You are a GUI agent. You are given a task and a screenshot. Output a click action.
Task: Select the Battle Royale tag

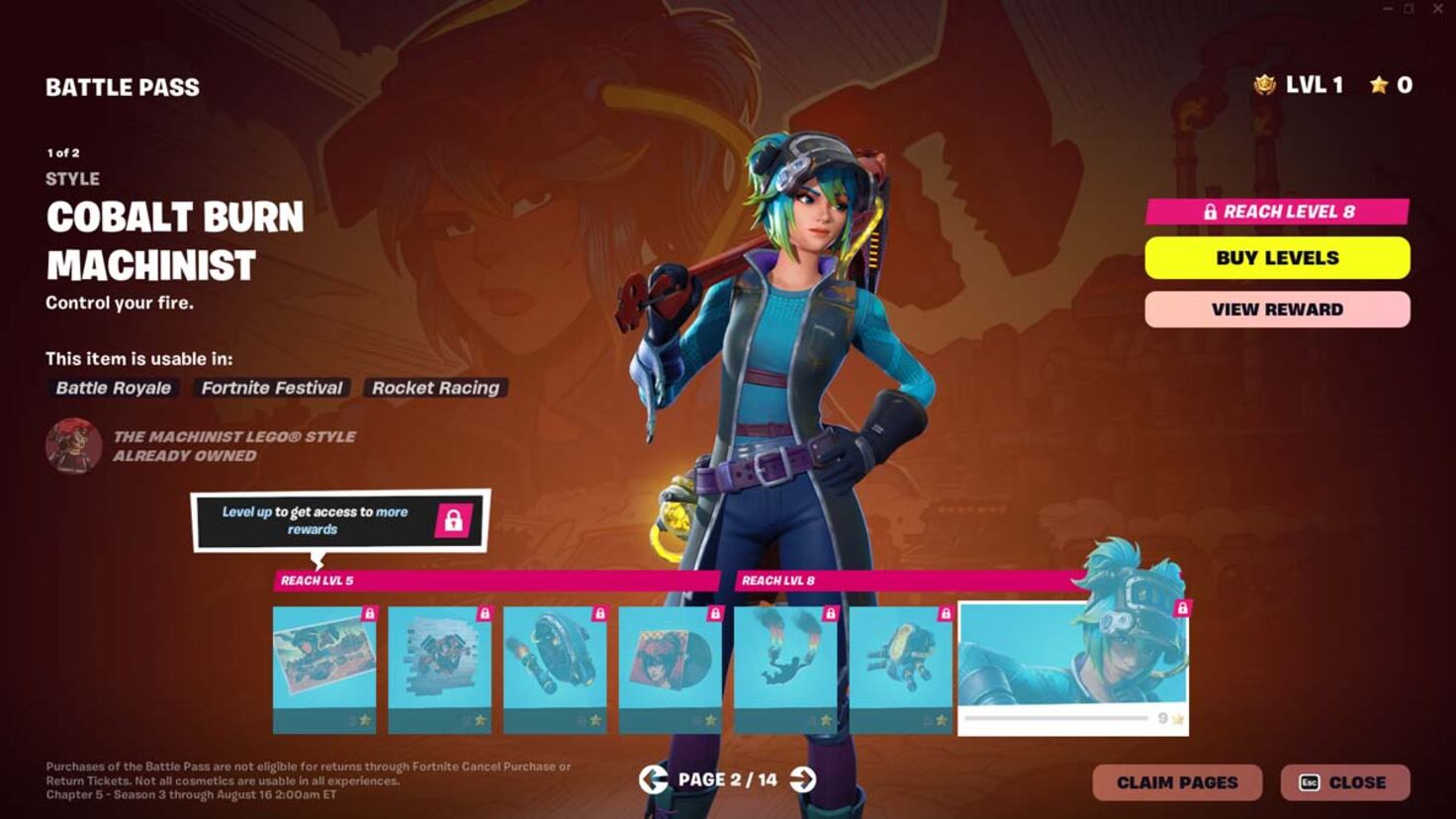[x=112, y=388]
